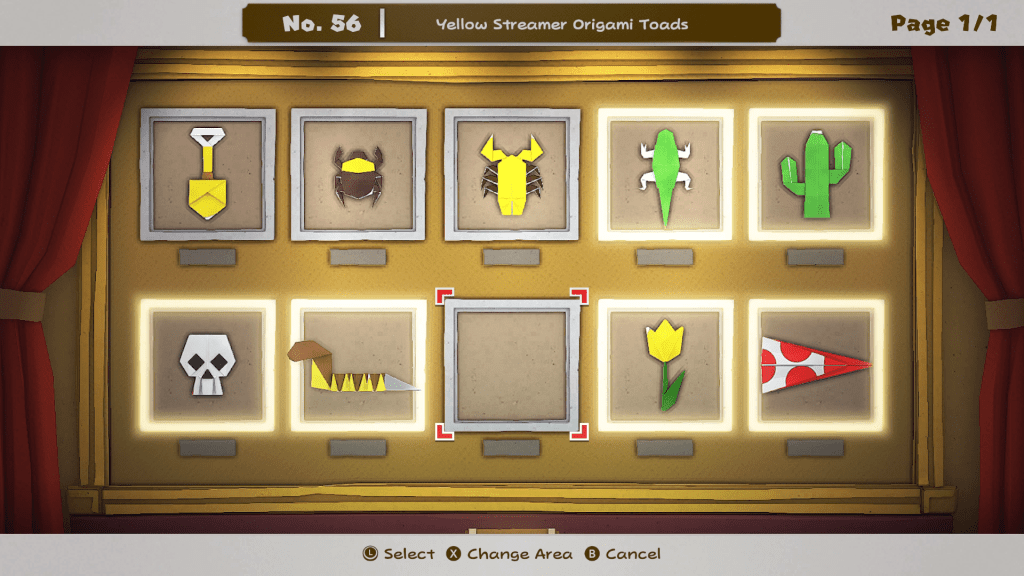Select the yellow shovel origami frame
The image size is (1024, 576).
208,175
